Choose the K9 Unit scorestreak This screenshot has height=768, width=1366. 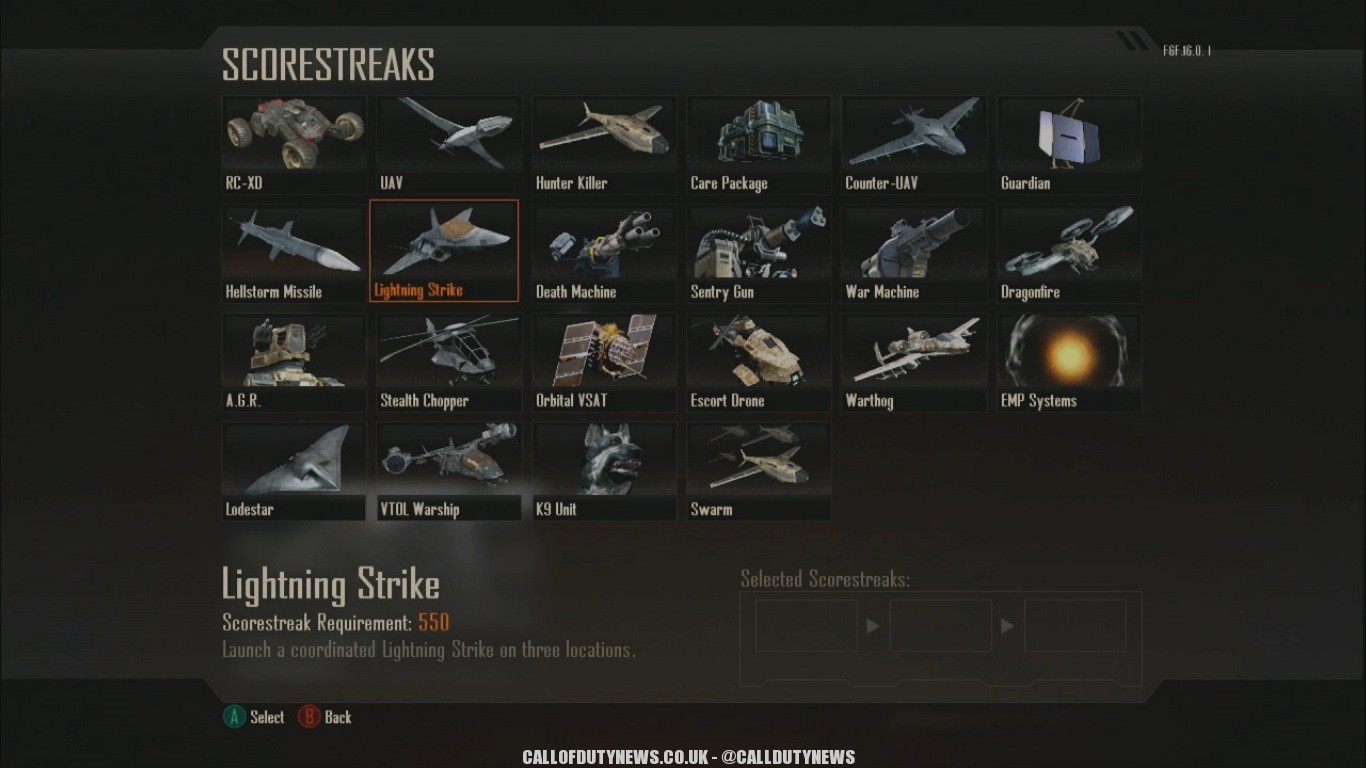pos(604,470)
